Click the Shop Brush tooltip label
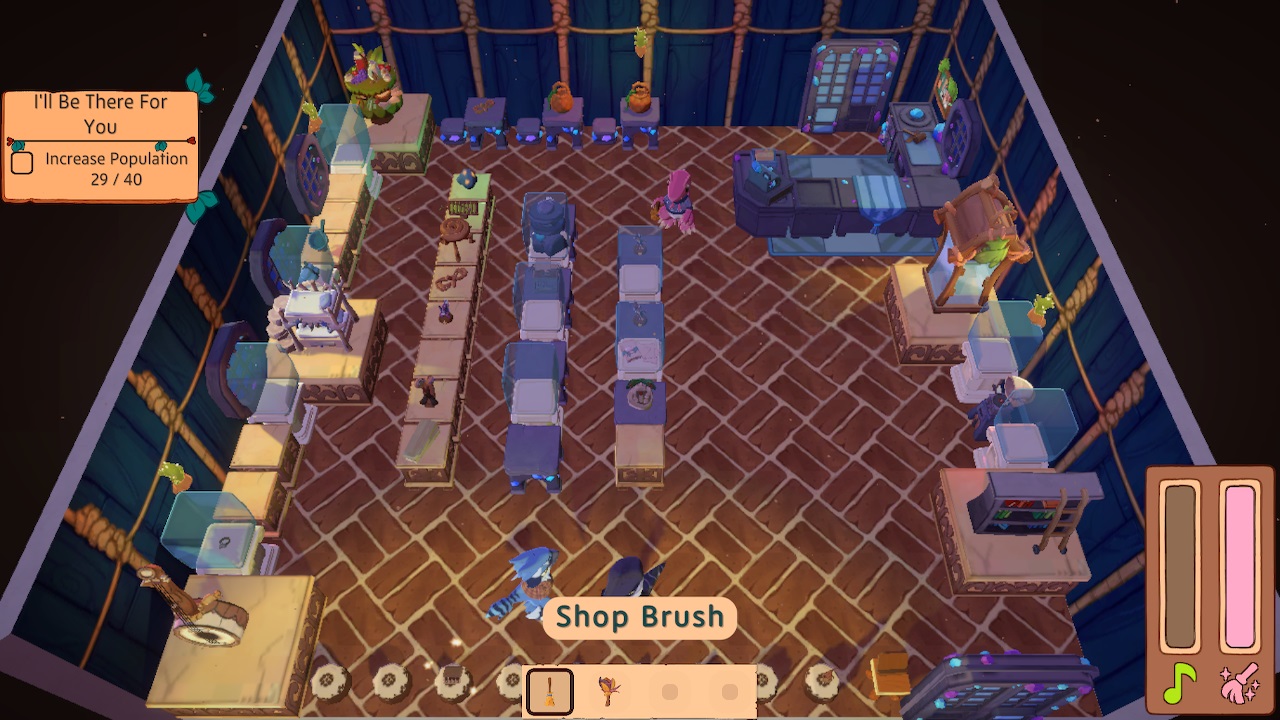 click(639, 617)
